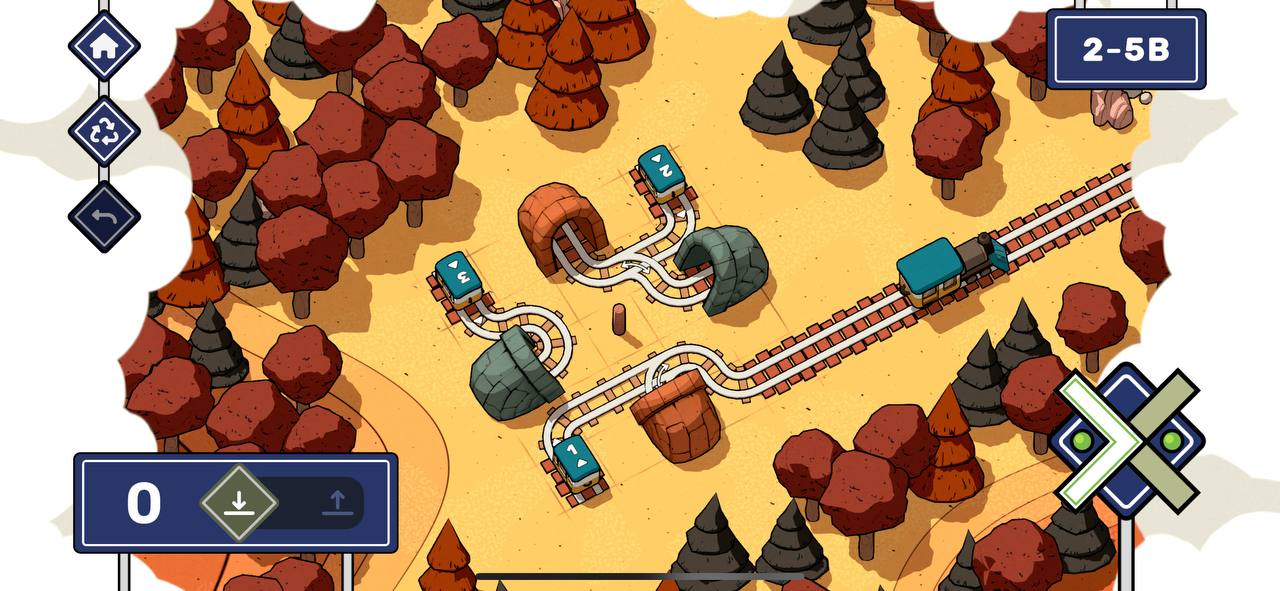
Task: Start the train with the railroad crossing sign
Action: tap(1127, 440)
